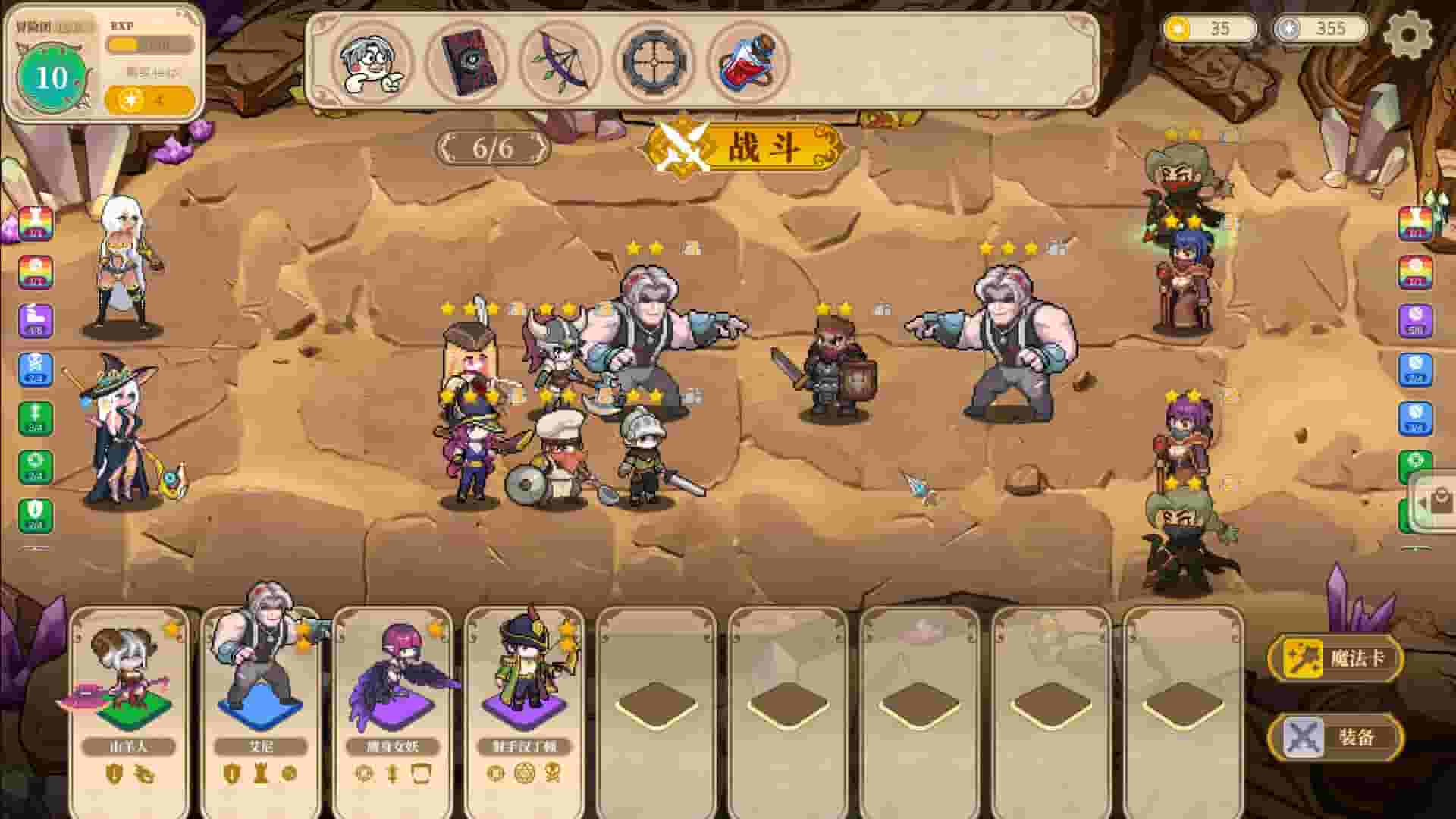Select the purple bow toolbar icon
The width and height of the screenshot is (1456, 819).
559,63
